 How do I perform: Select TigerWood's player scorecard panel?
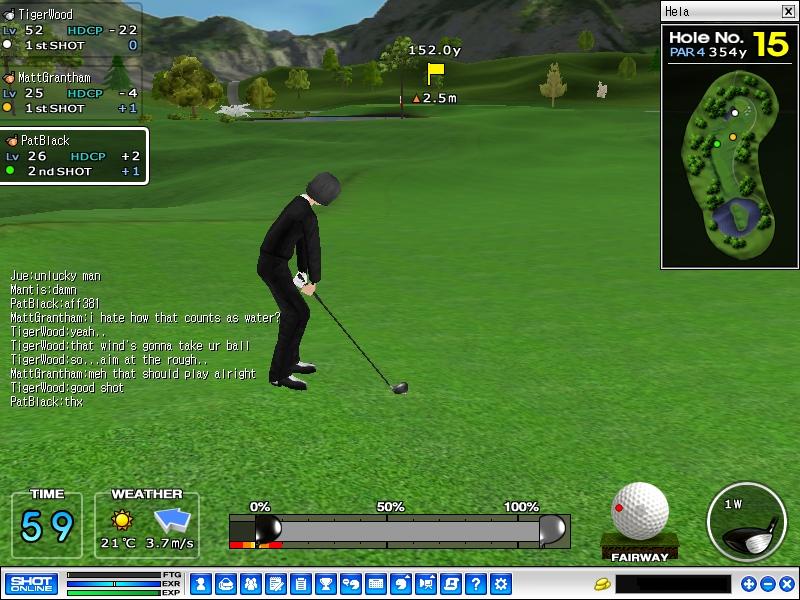coord(71,30)
